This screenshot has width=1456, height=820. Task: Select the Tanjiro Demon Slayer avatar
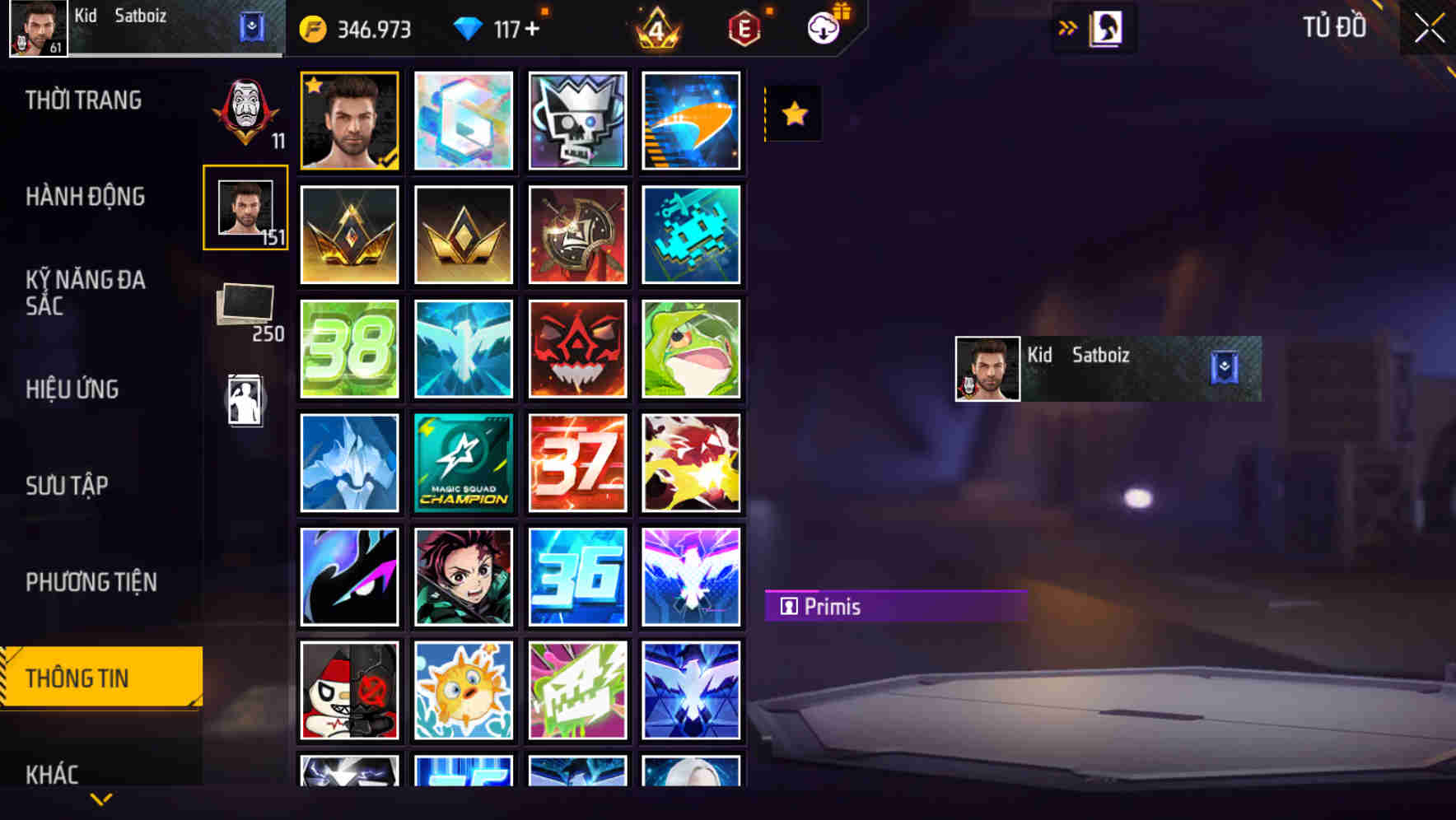pyautogui.click(x=463, y=575)
